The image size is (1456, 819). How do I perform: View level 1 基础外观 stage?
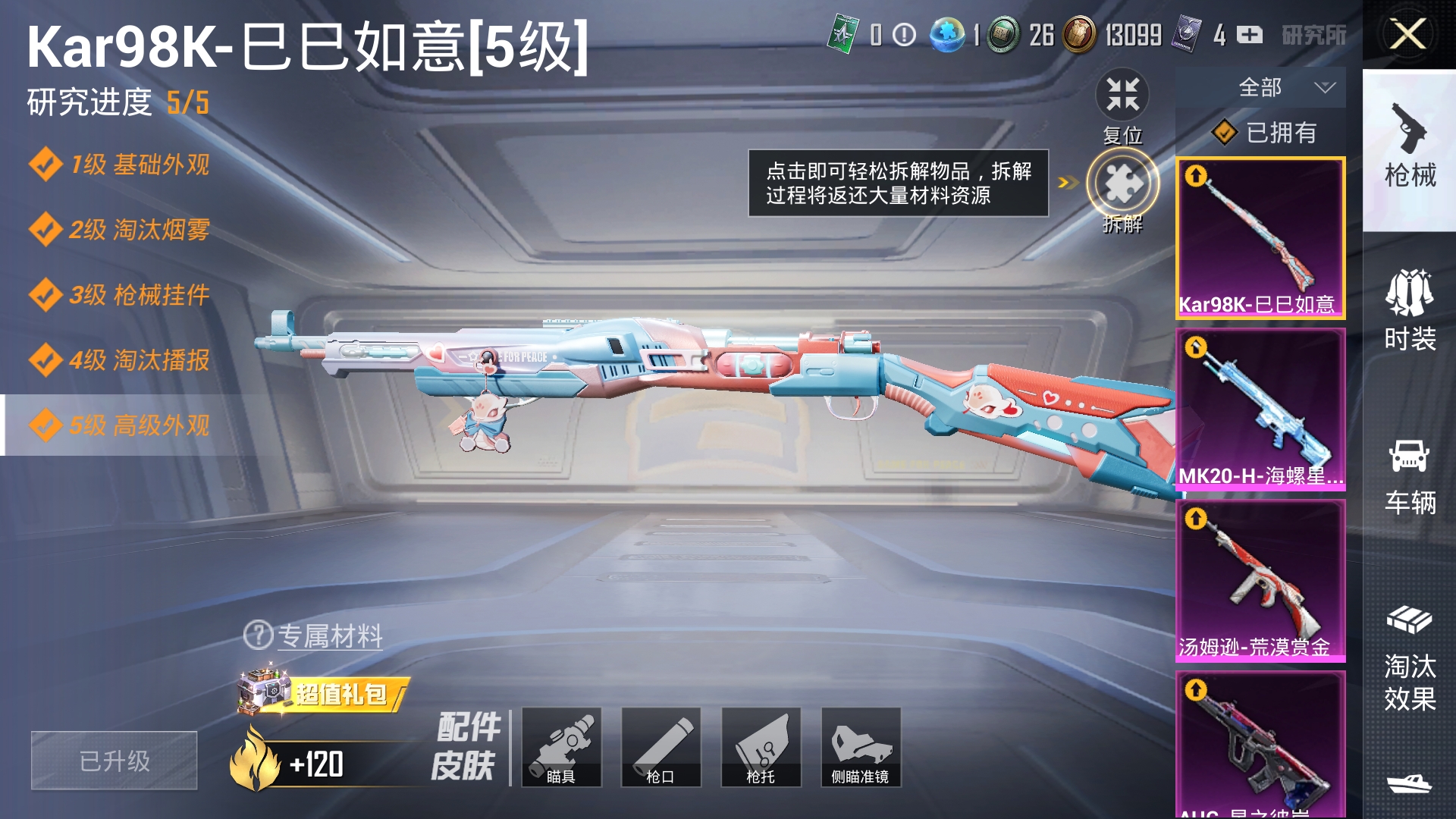point(120,165)
